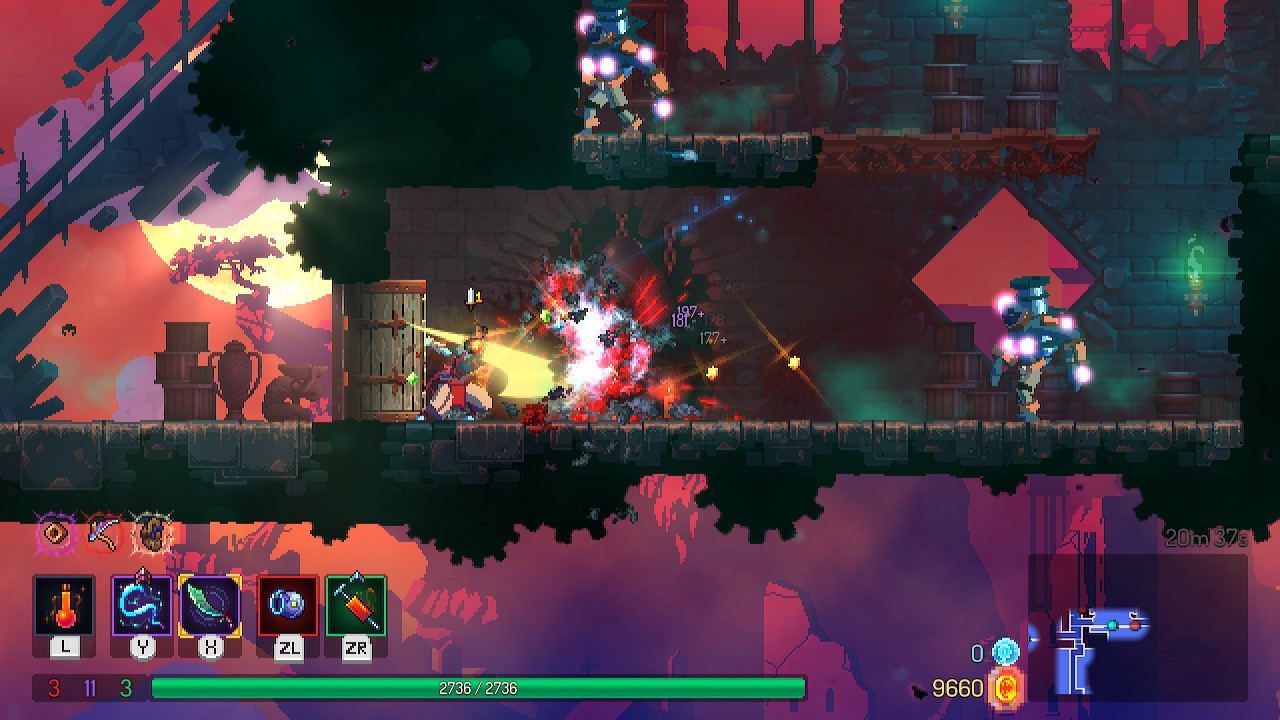Click the purple eye mutation icon
This screenshot has height=720, width=1280.
(x=54, y=531)
